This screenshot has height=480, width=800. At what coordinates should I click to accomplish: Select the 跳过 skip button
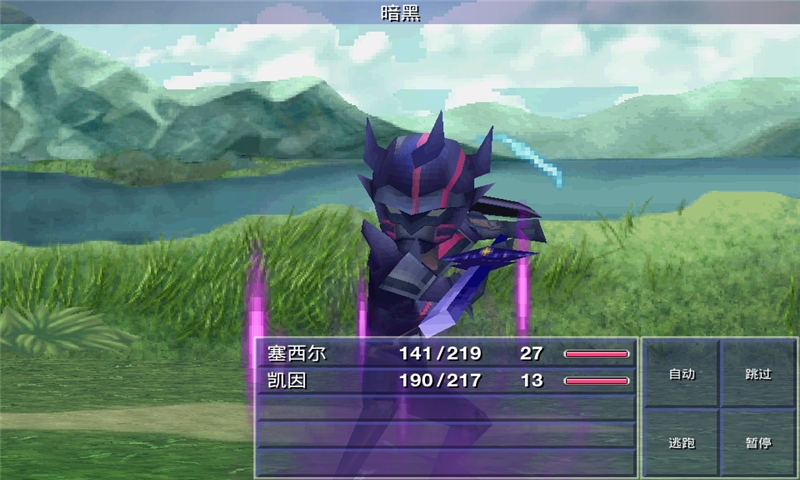(758, 374)
